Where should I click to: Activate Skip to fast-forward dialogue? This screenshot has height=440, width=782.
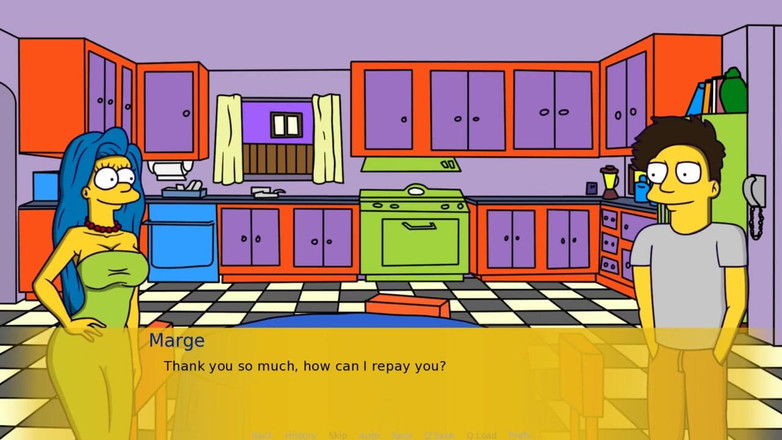[x=338, y=435]
